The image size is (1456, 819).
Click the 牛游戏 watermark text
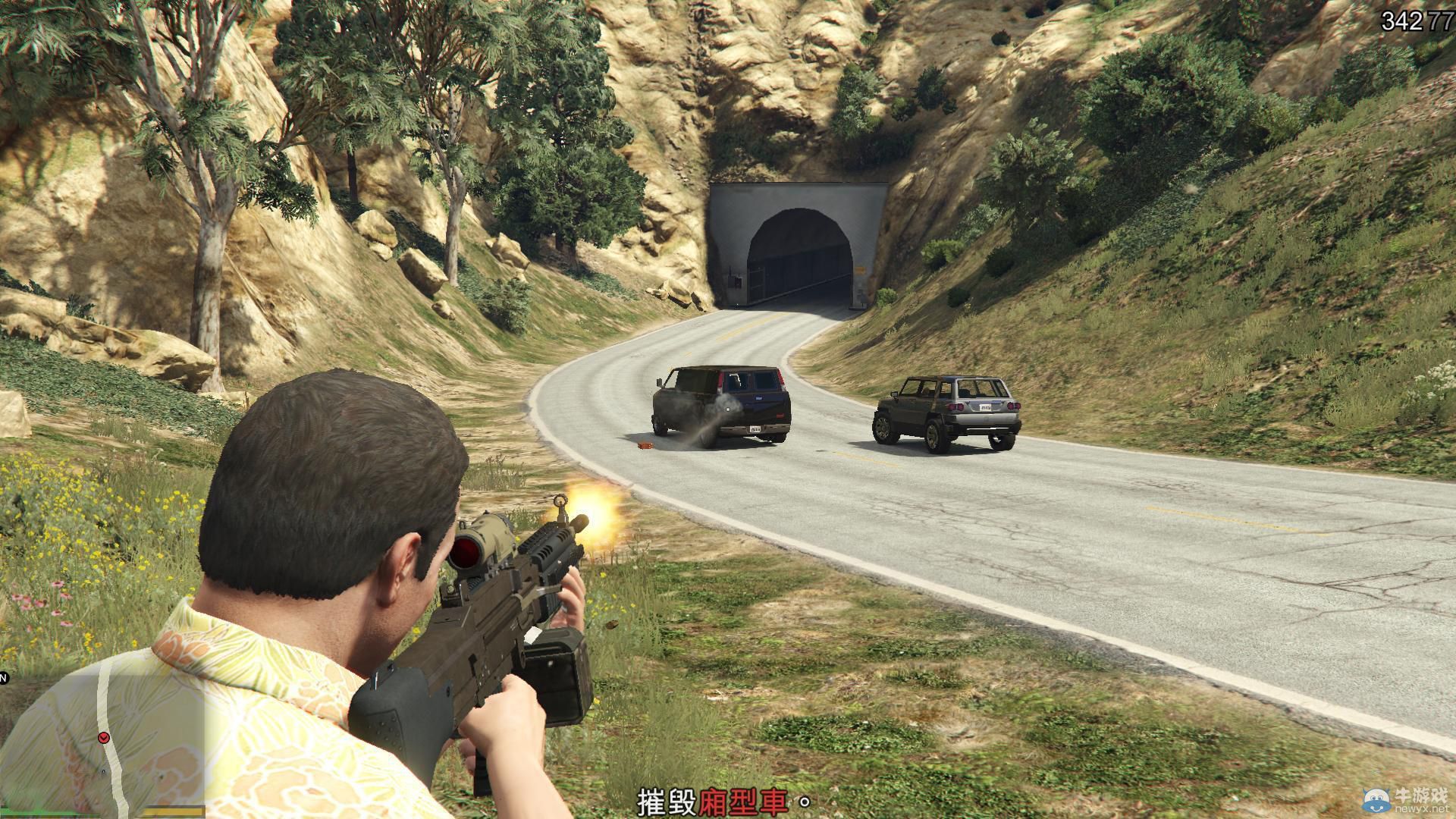click(x=1423, y=795)
